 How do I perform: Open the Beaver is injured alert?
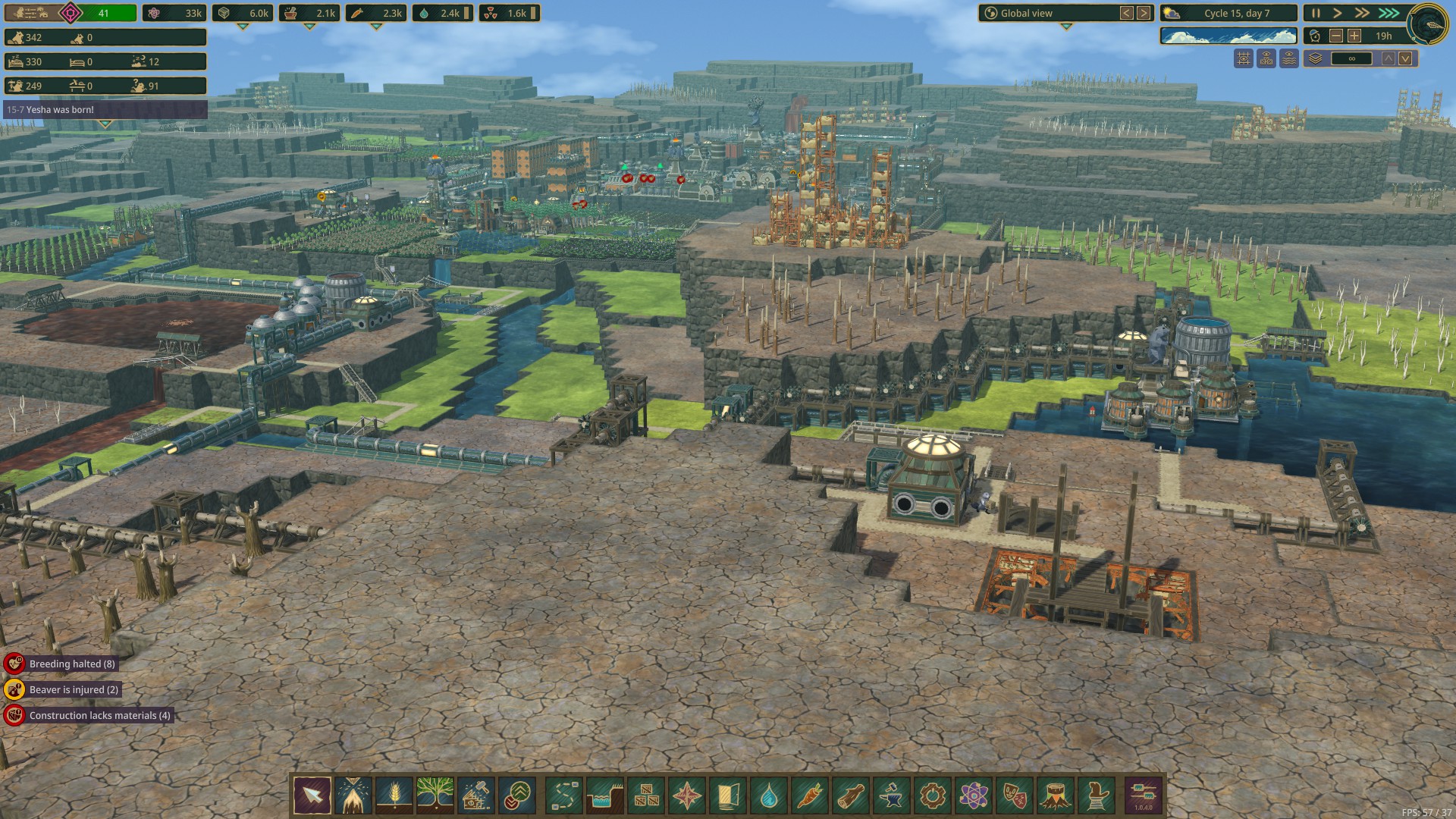(74, 689)
